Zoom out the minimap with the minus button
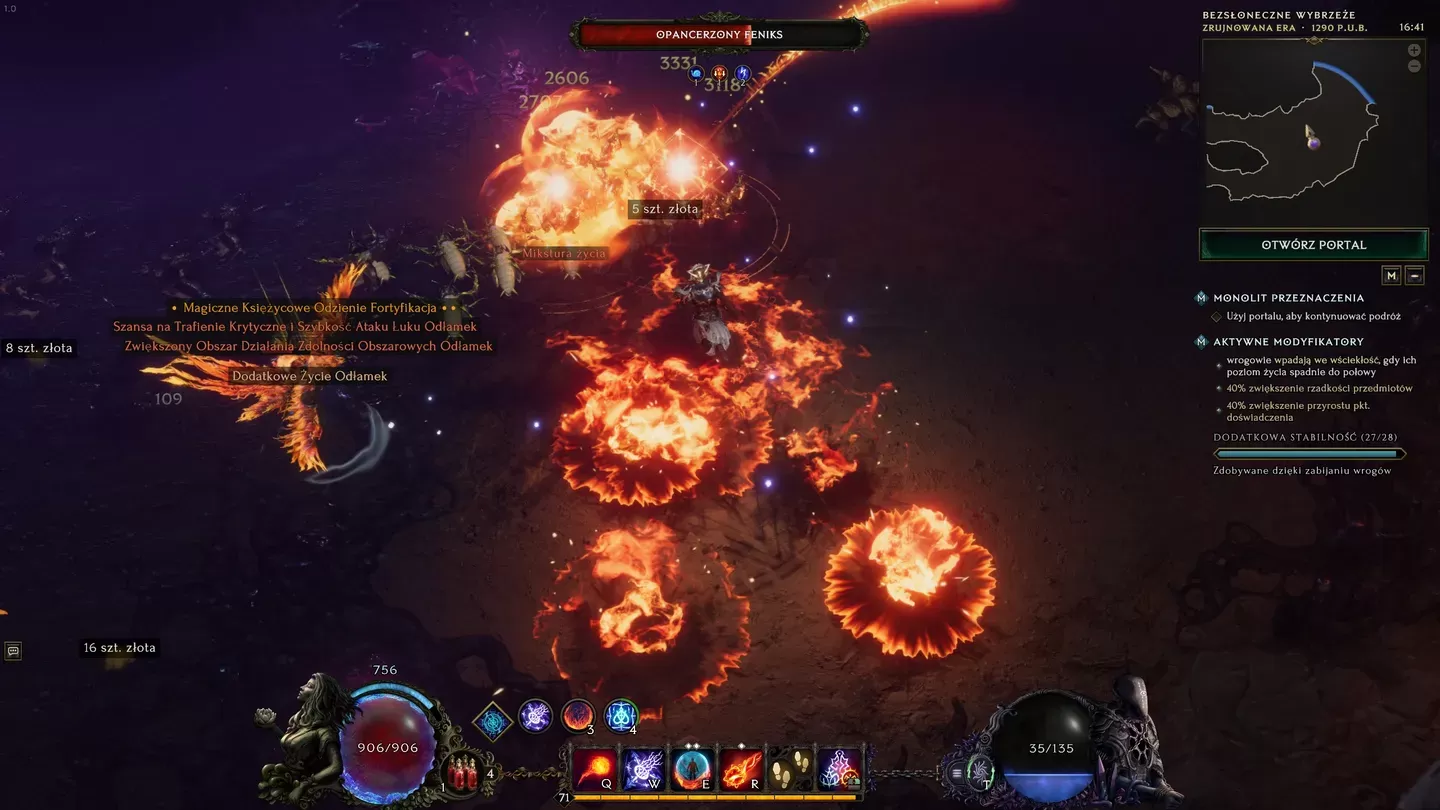The image size is (1440, 810). pyautogui.click(x=1414, y=66)
